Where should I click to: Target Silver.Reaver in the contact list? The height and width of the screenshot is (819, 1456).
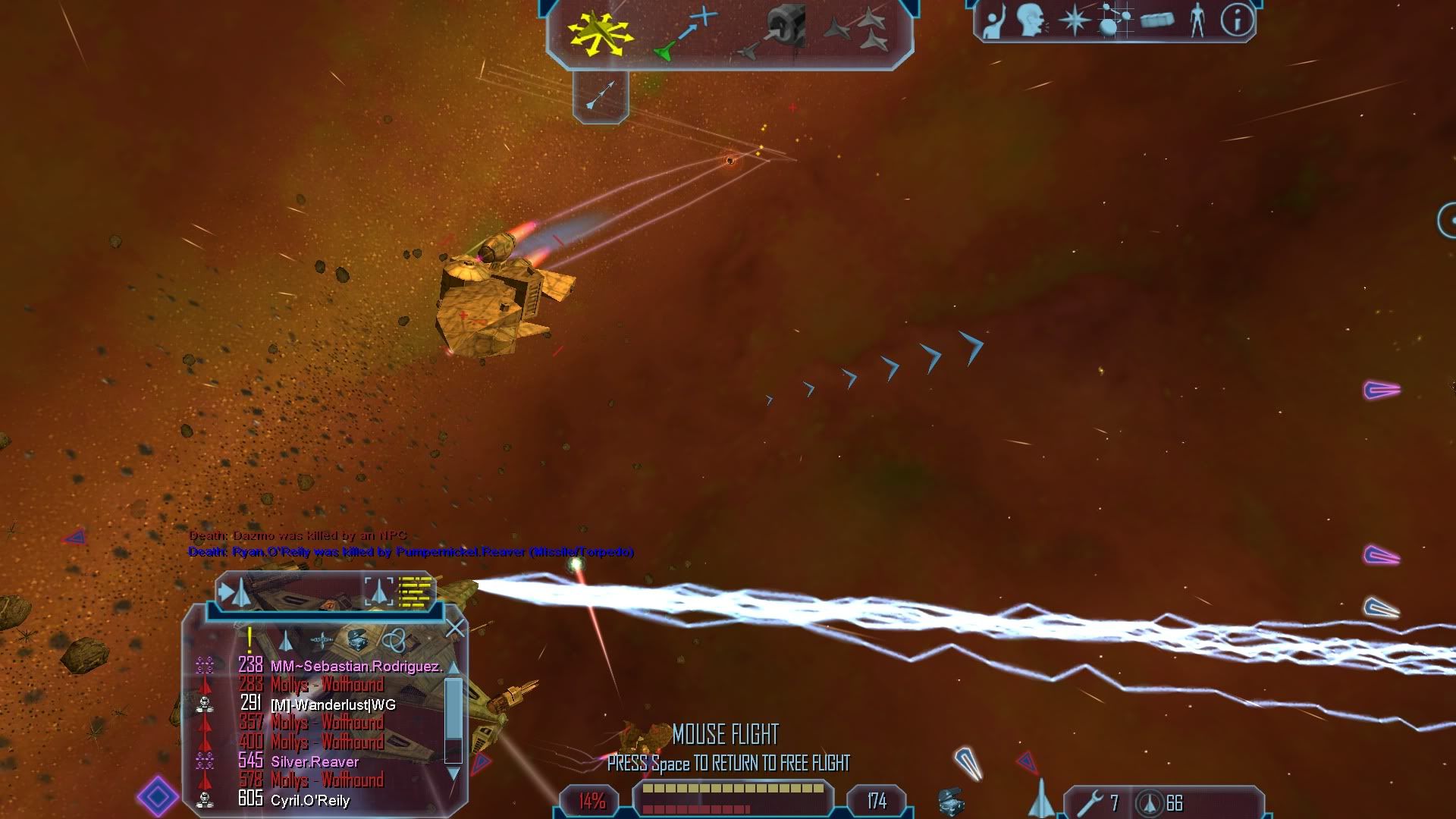315,761
